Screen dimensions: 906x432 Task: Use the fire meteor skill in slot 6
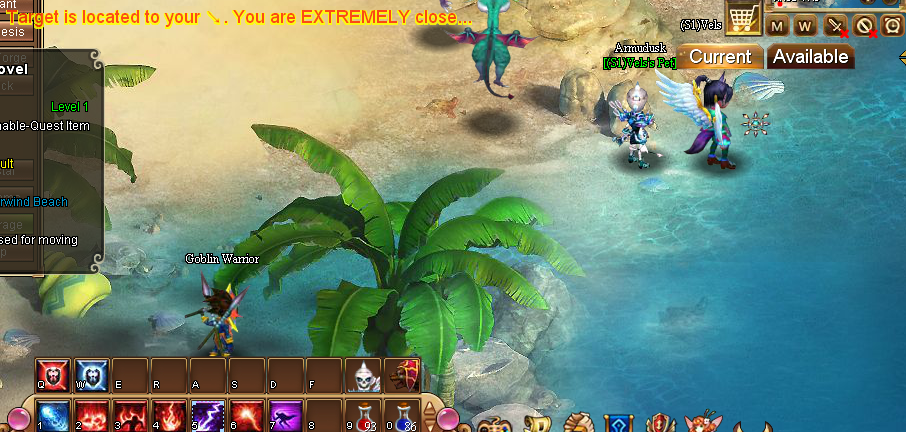click(246, 415)
